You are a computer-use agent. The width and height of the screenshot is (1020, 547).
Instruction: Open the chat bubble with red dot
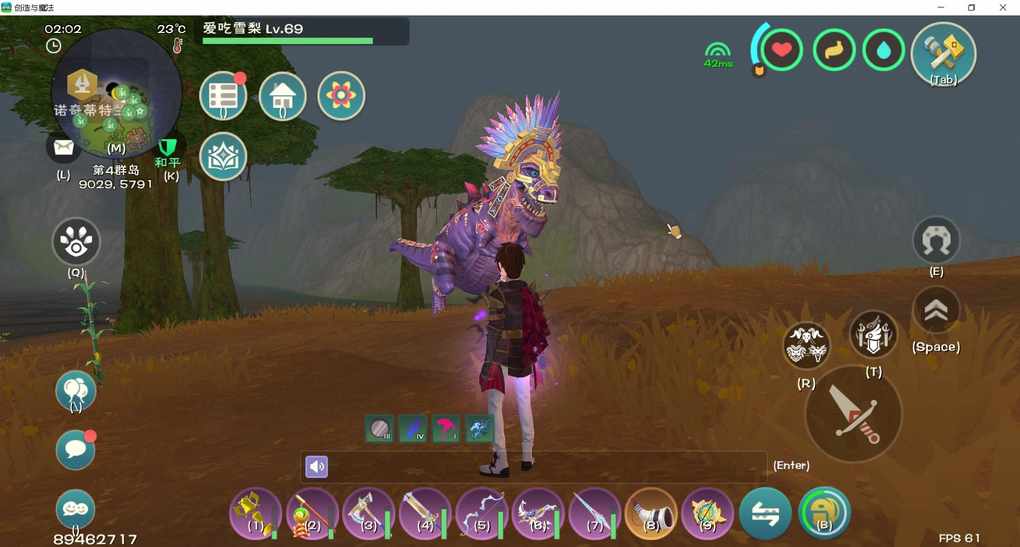[x=76, y=450]
